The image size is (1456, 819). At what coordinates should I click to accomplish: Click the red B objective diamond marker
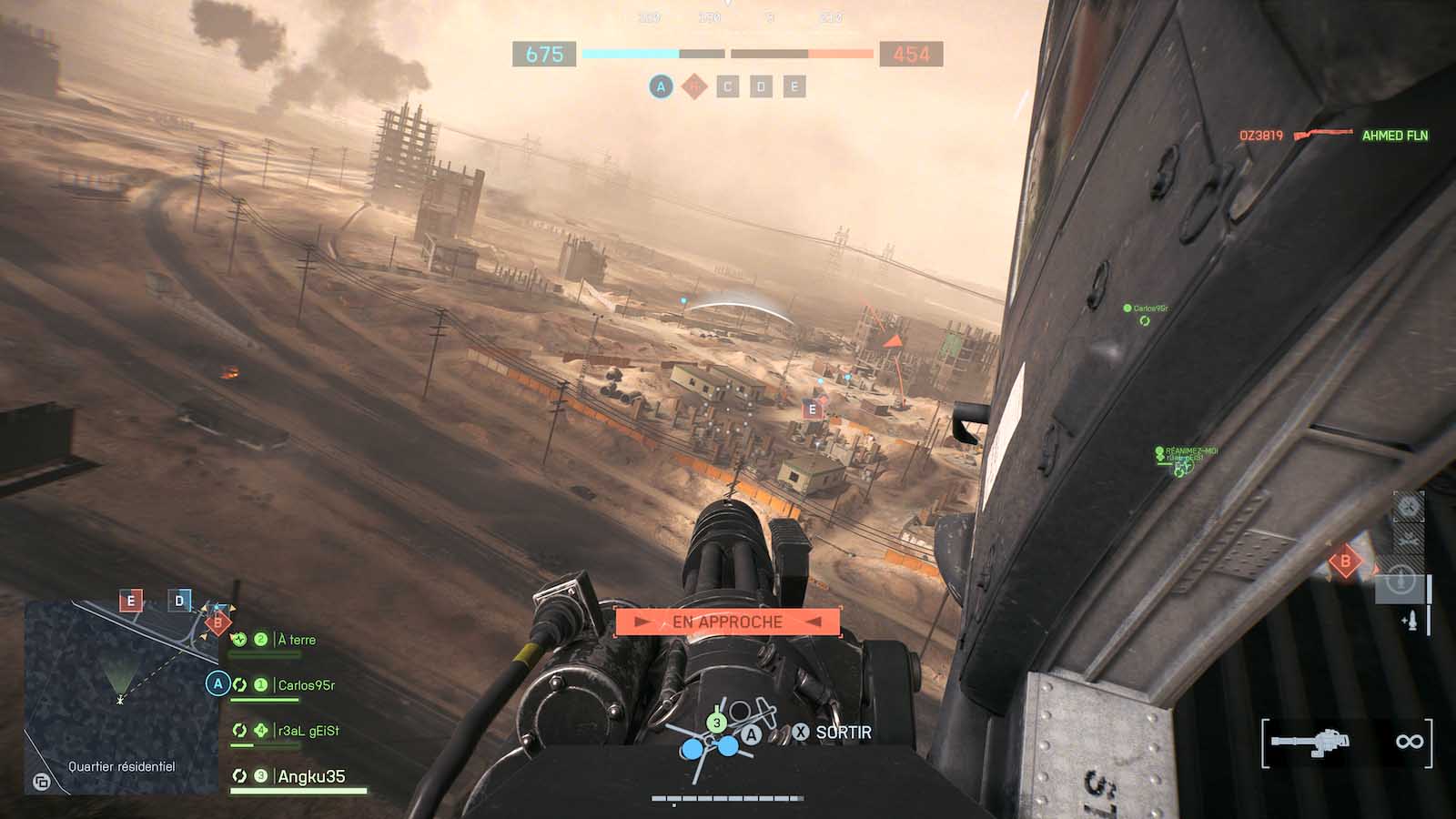point(1345,561)
